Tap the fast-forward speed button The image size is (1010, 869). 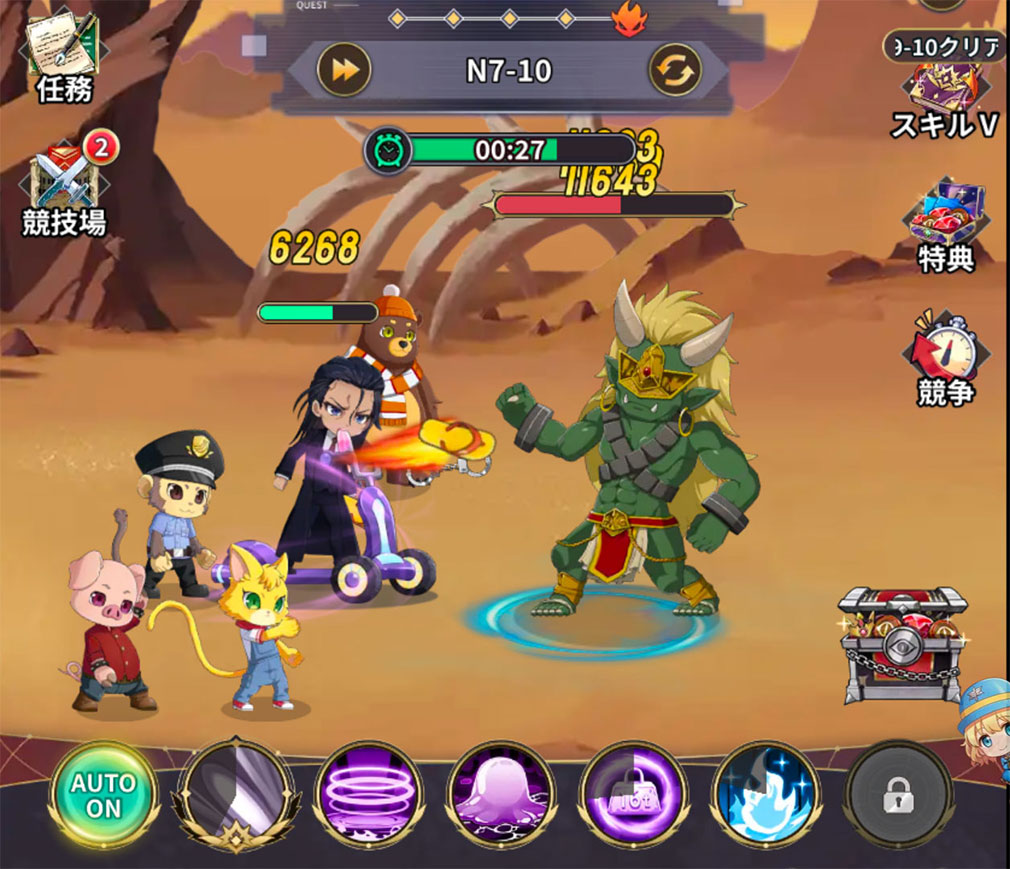[x=344, y=70]
